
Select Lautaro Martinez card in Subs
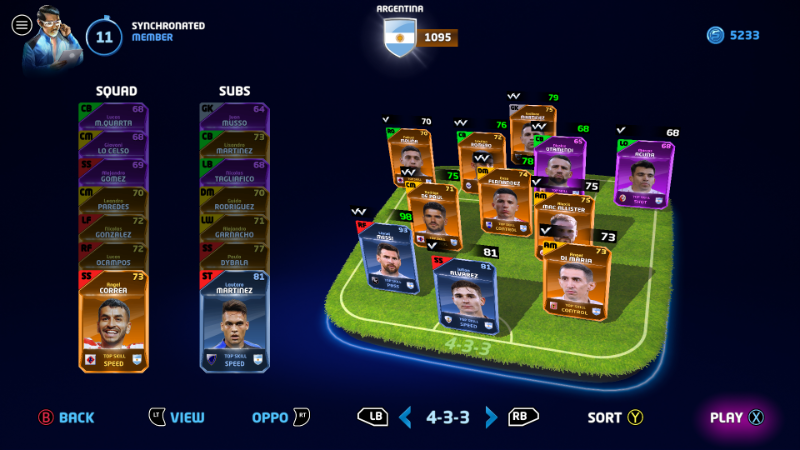tap(235, 320)
